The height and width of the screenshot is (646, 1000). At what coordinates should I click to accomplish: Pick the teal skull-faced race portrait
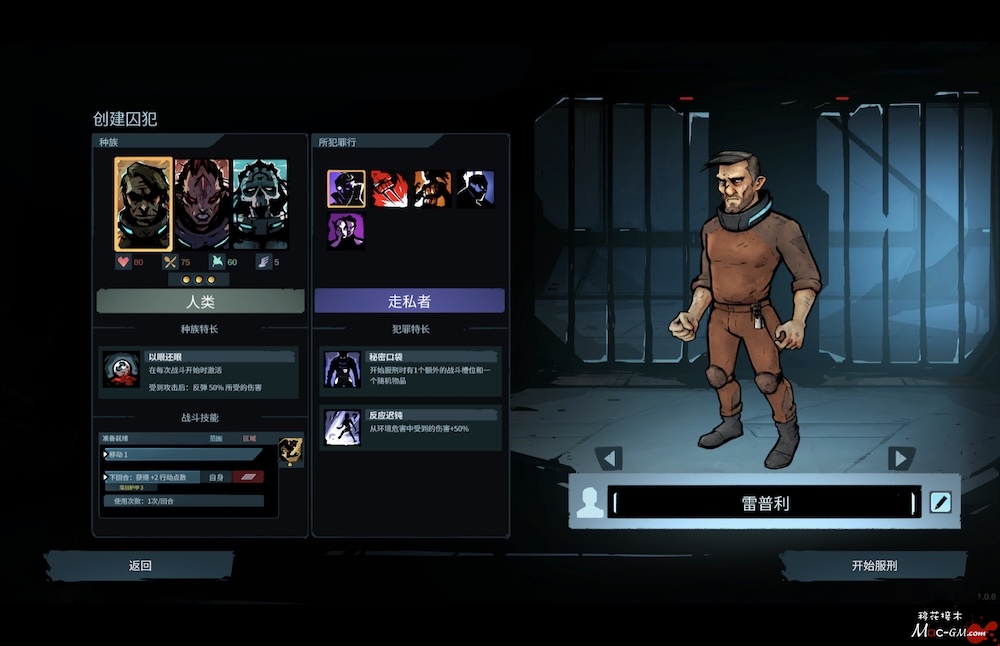(260, 204)
